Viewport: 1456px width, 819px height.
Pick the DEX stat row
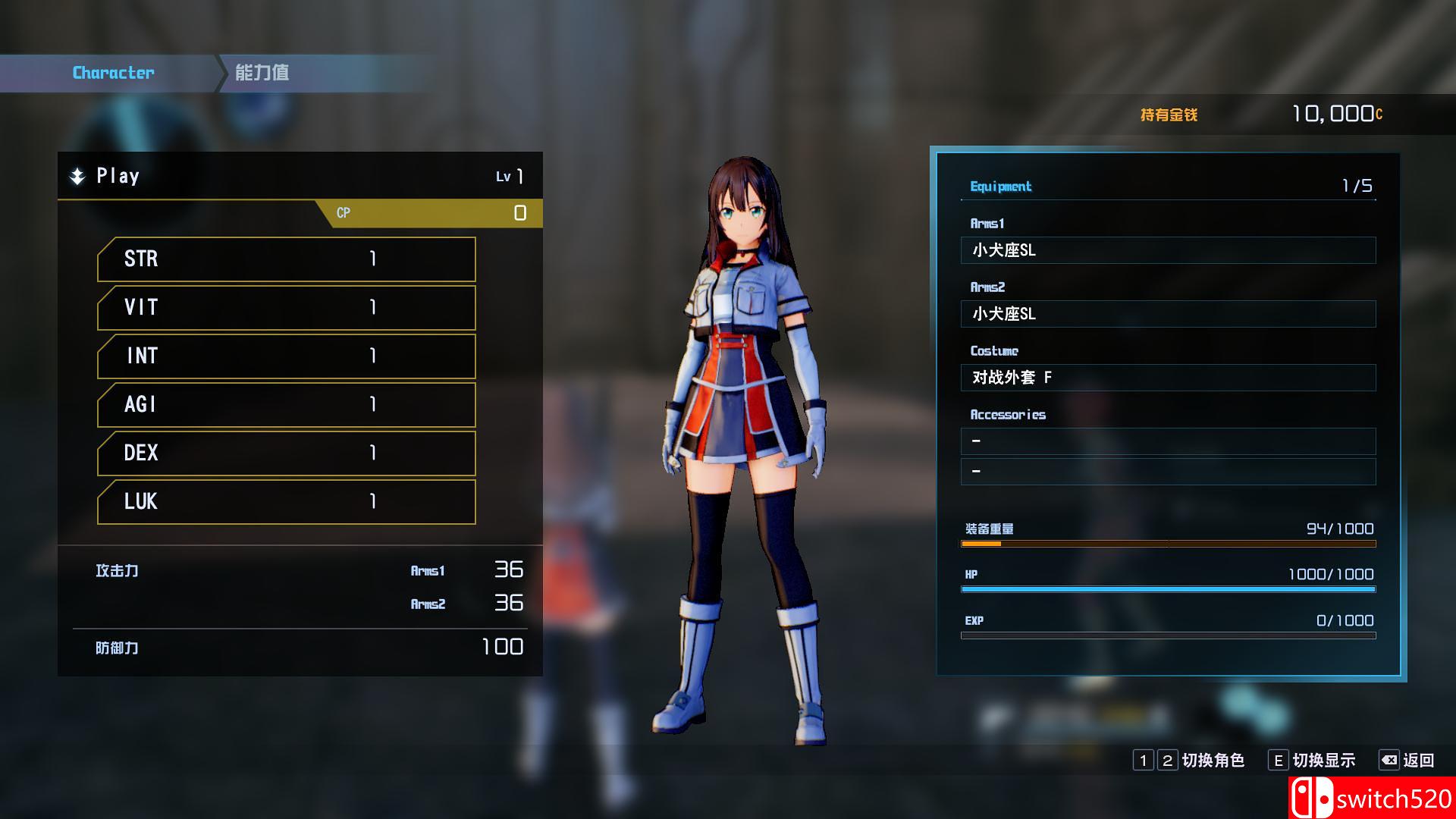click(x=287, y=453)
